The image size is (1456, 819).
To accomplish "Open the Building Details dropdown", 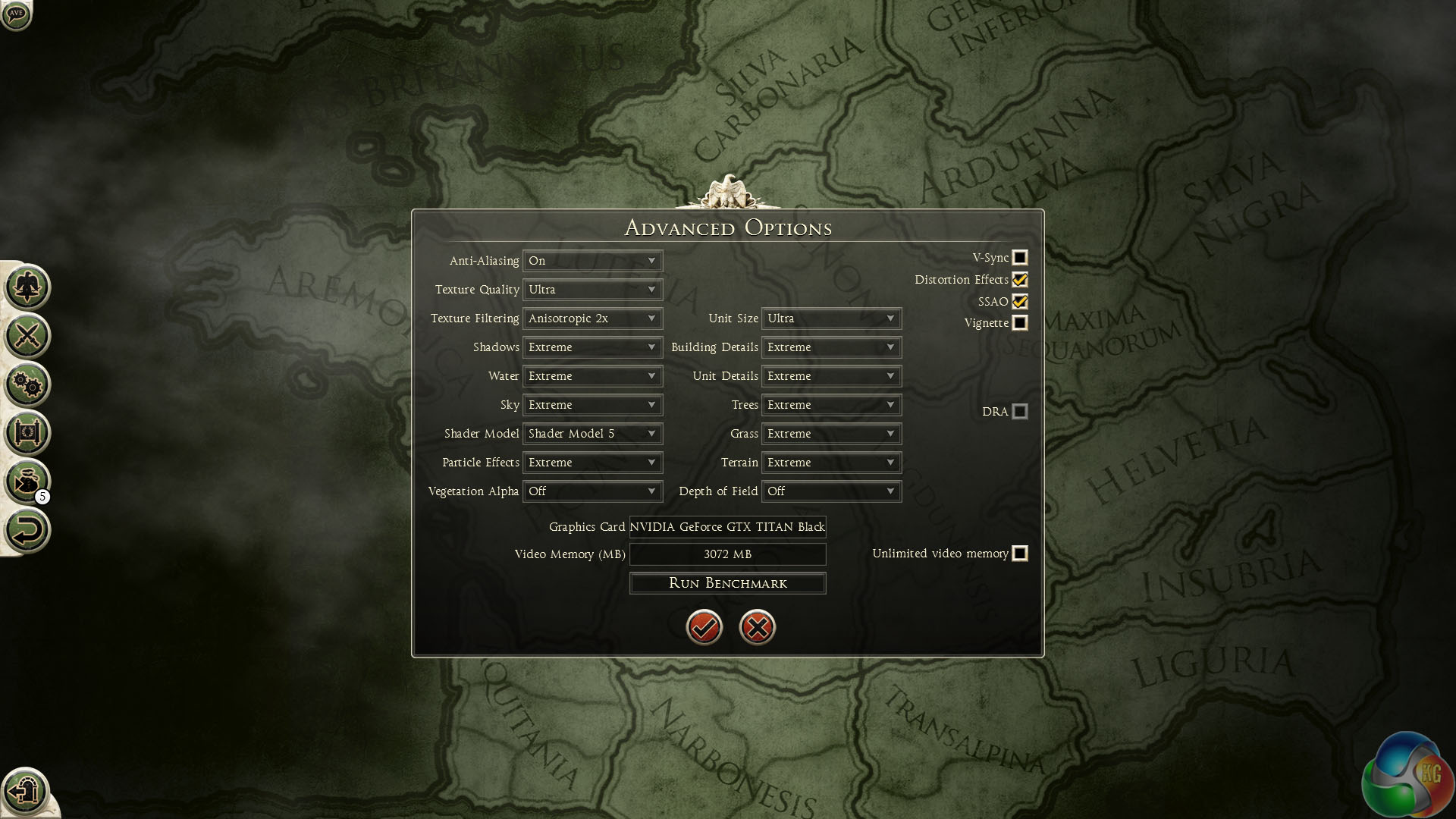I will click(x=831, y=347).
